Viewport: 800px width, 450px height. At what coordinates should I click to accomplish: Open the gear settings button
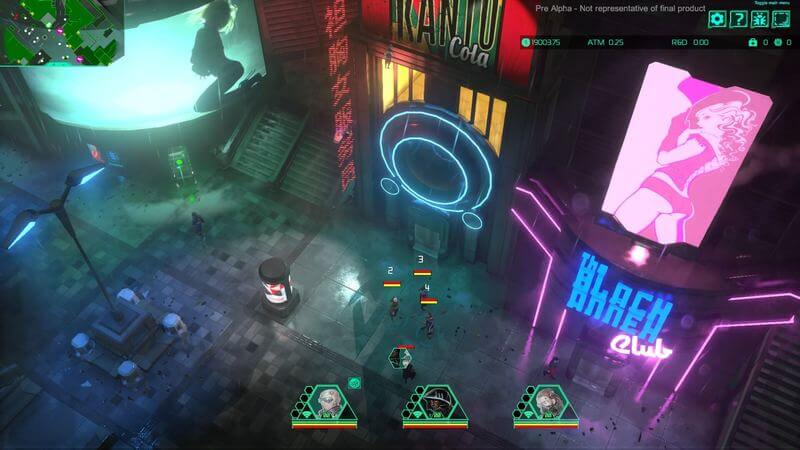[717, 19]
